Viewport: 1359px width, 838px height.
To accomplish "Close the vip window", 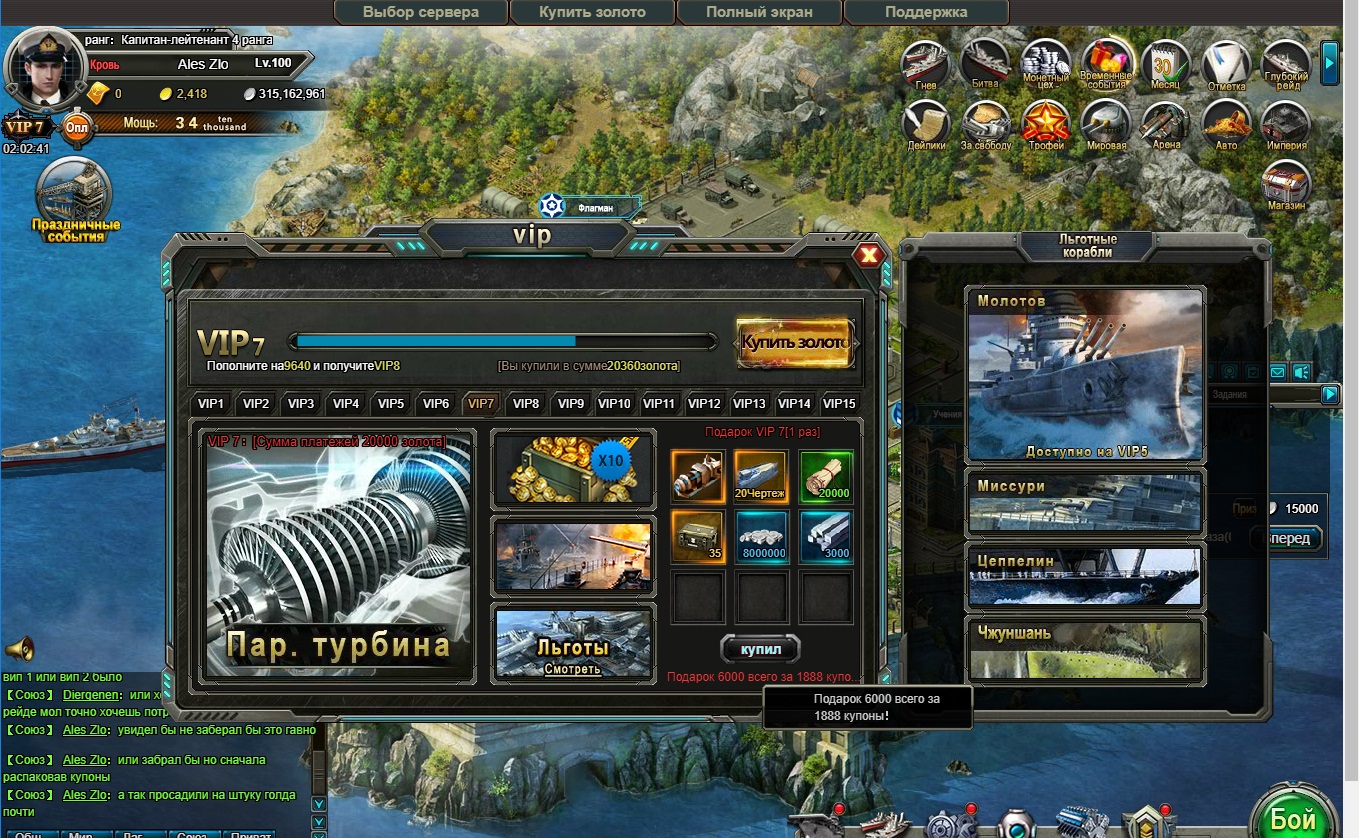I will coord(869,255).
